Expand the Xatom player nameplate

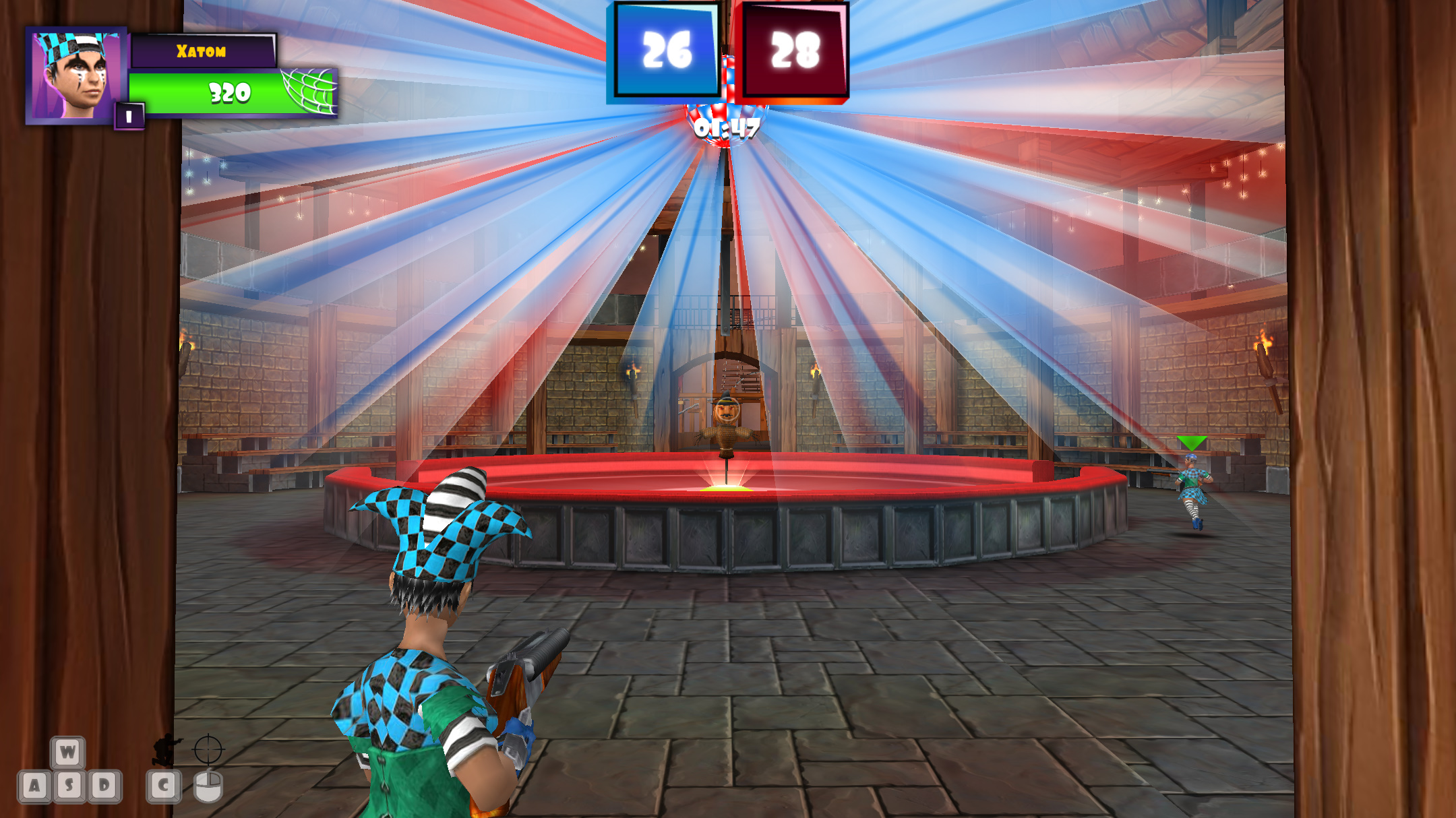[x=202, y=49]
